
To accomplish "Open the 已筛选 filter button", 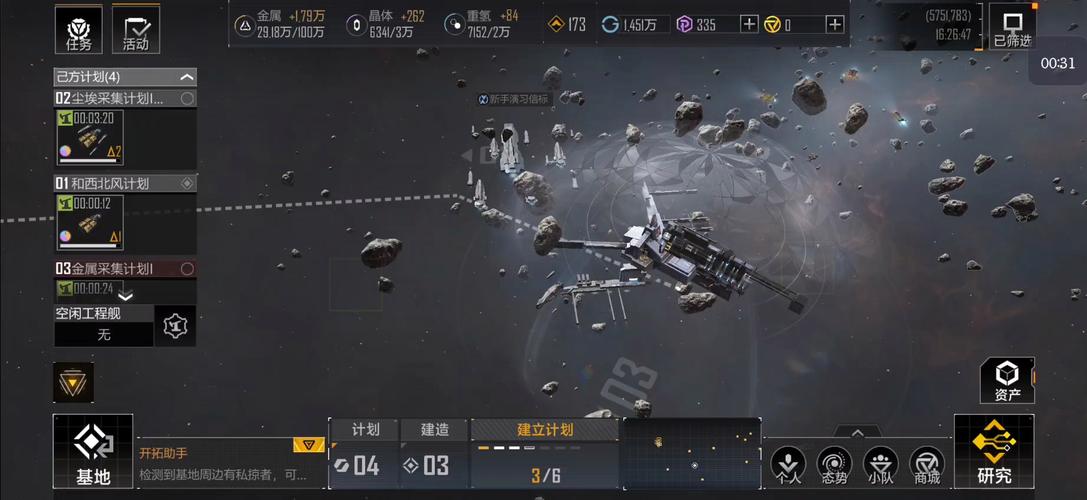I will tap(1012, 28).
